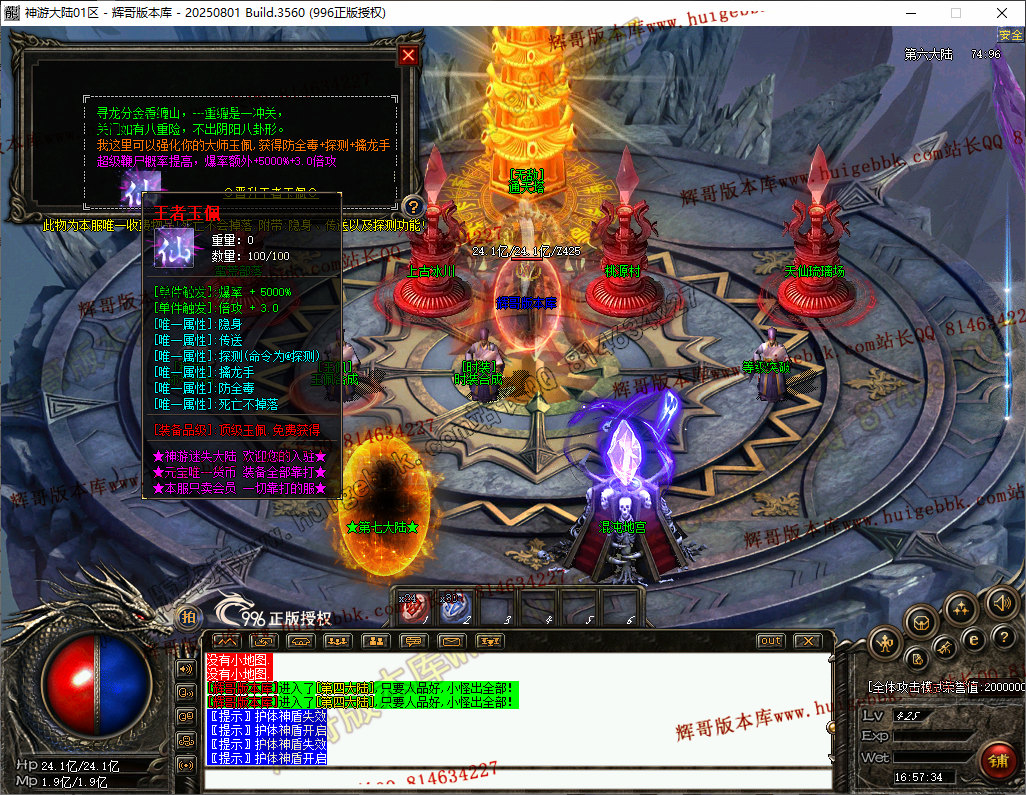This screenshot has height=795, width=1026.
Task: Open the dialog's question mark help
Action: (413, 207)
